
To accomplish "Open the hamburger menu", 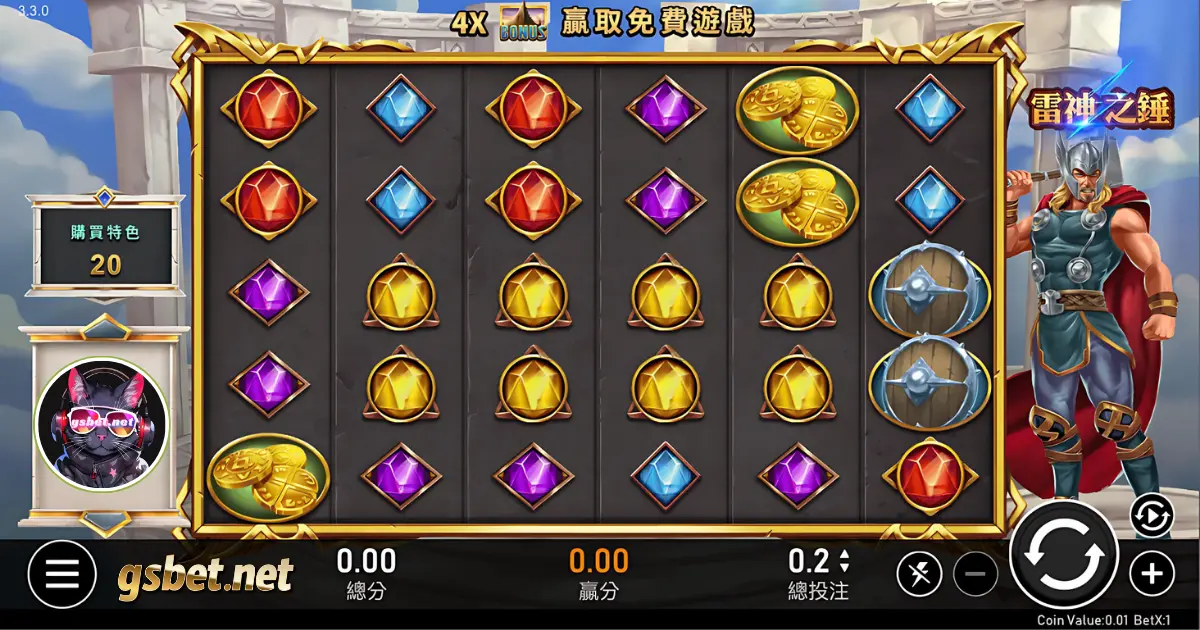I will tap(62, 575).
